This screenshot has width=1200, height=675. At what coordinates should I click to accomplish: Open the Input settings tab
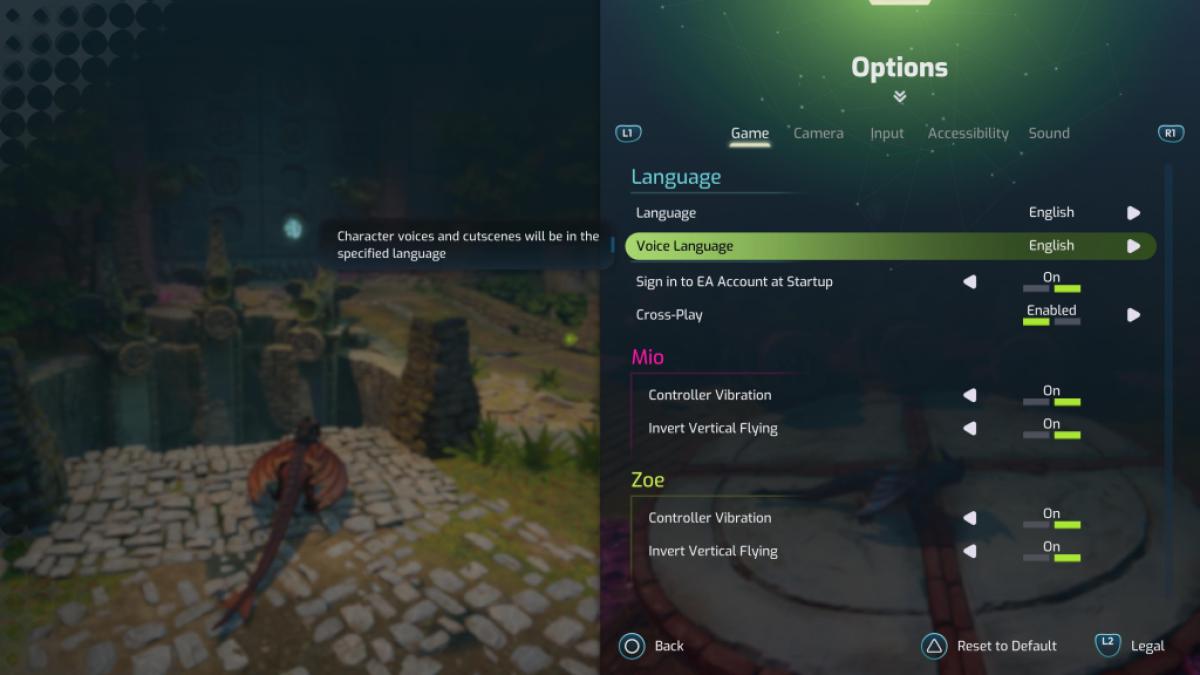[x=886, y=133]
